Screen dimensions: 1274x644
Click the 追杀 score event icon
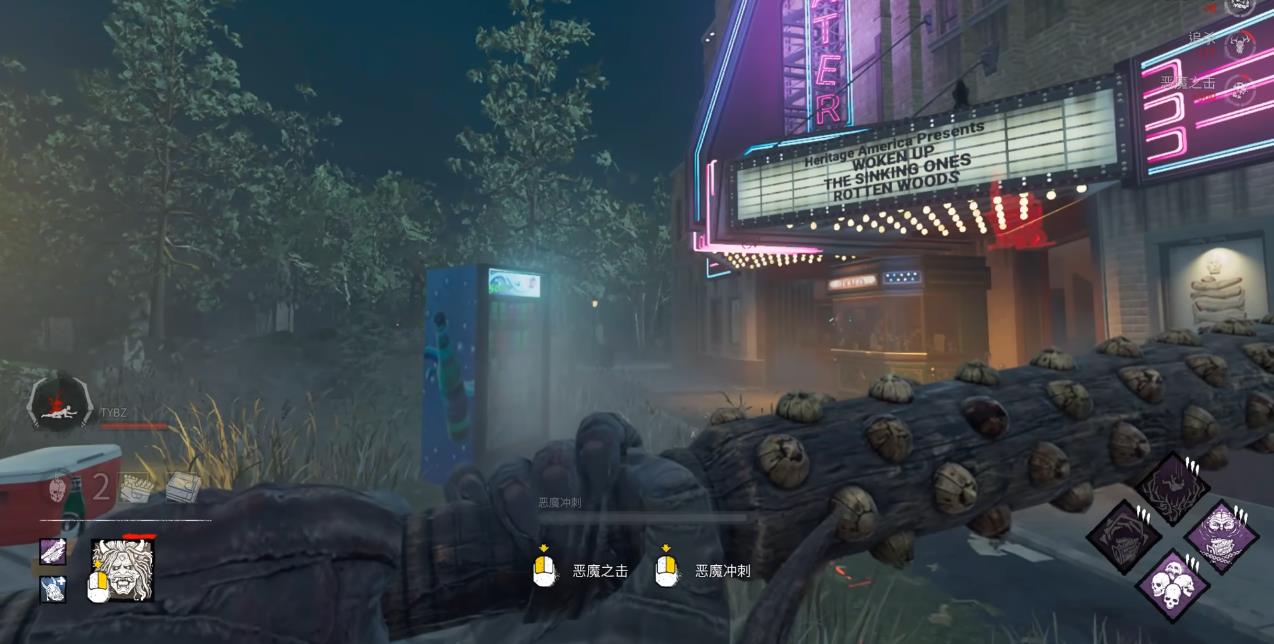pos(1241,44)
